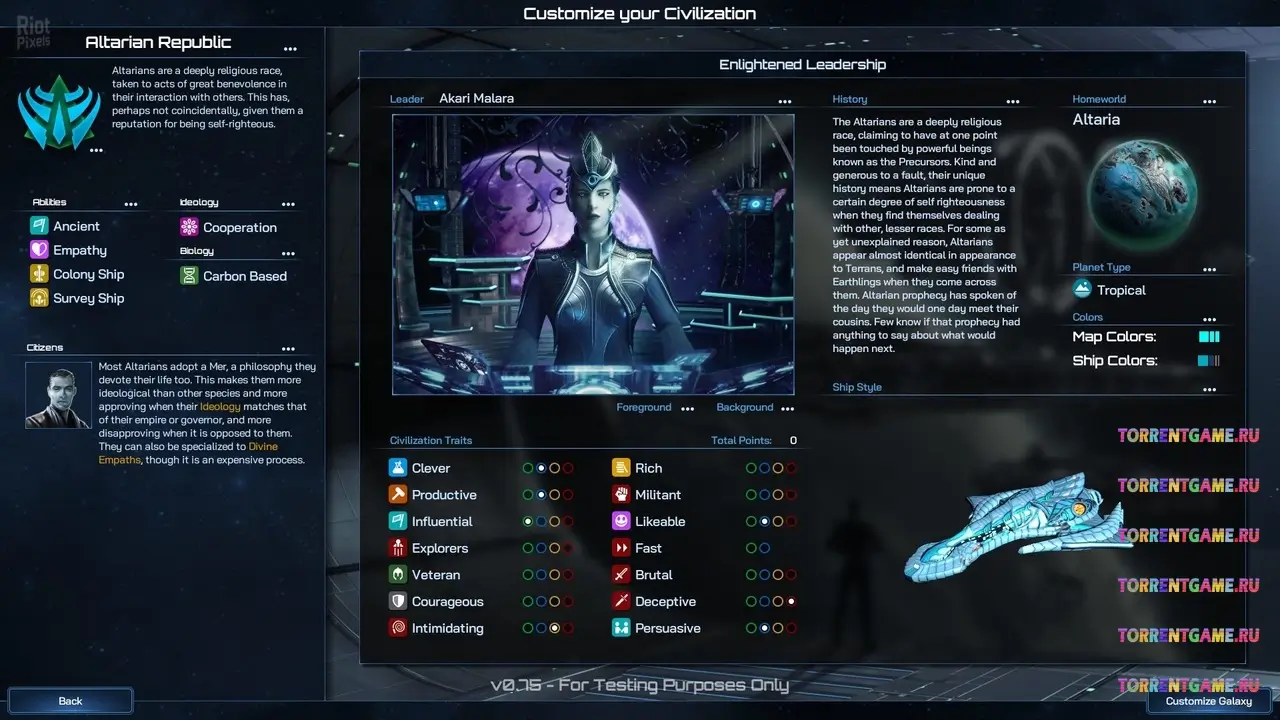Change Ideology via its ellipsis
Image resolution: width=1280 pixels, height=720 pixels.
289,204
